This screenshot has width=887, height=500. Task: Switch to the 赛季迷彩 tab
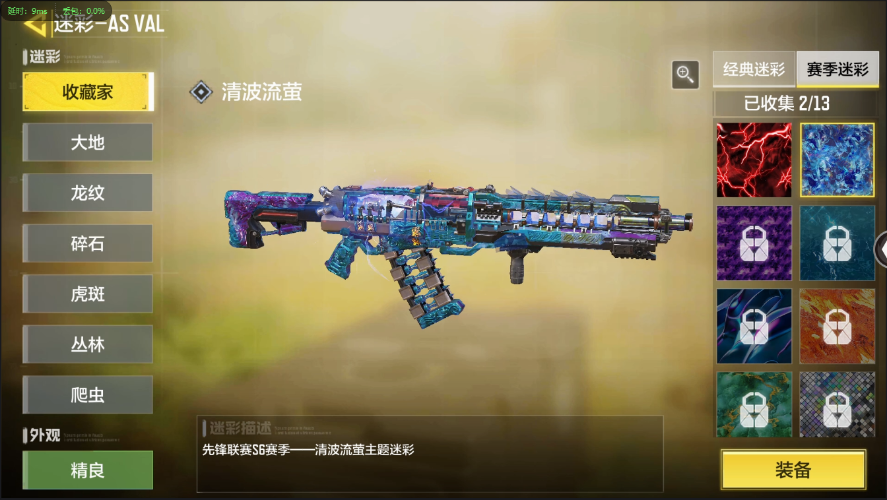[x=837, y=70]
